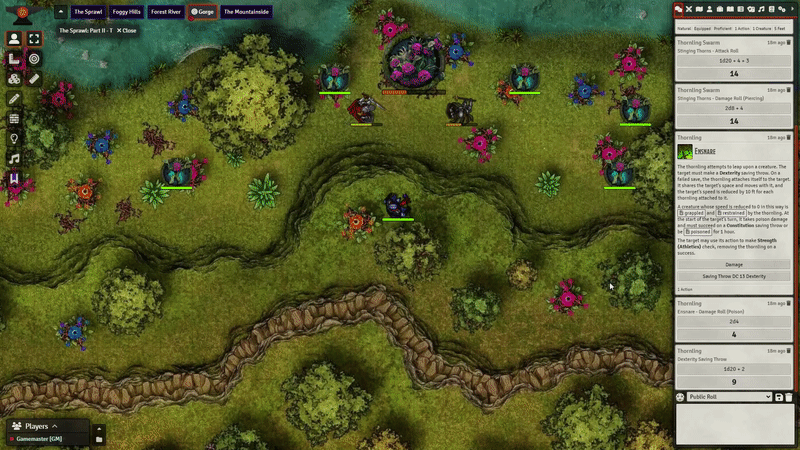The height and width of the screenshot is (450, 800).
Task: Open the lightbulb lighting controls
Action: 14,138
